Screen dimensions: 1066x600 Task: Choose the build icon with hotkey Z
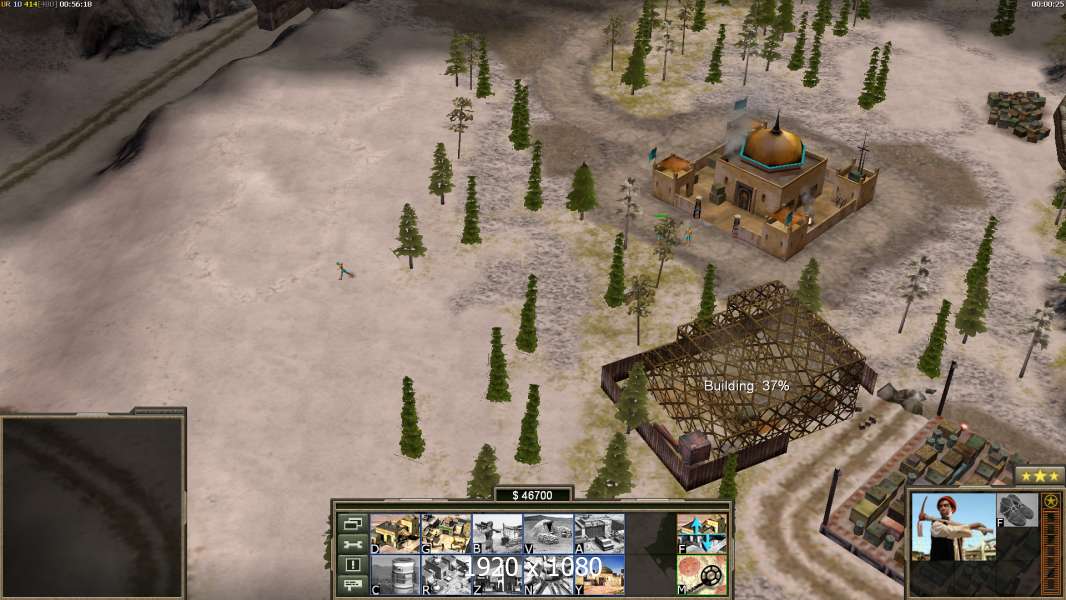click(x=497, y=574)
